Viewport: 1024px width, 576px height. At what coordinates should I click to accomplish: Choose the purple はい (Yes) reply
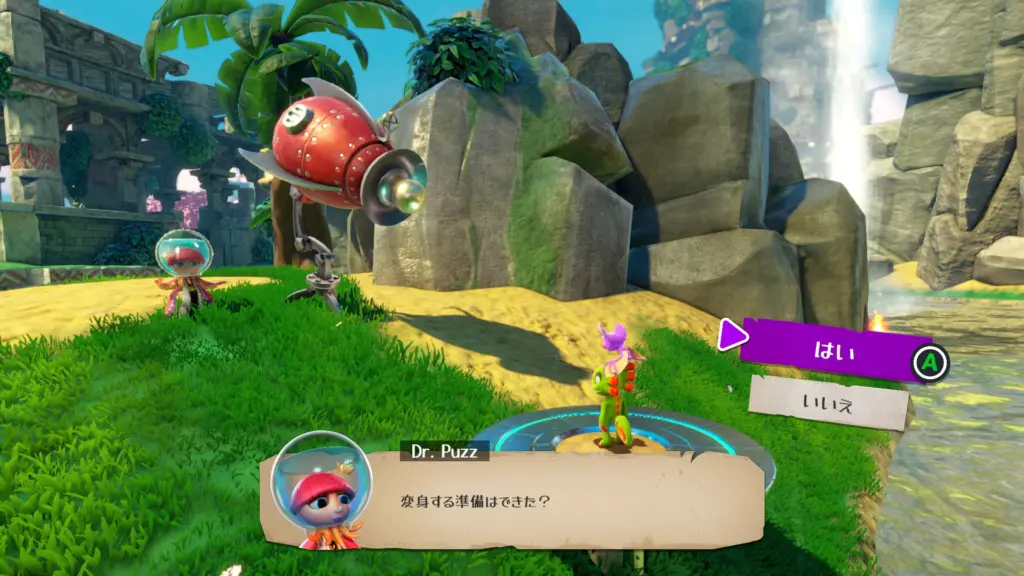[x=827, y=351]
